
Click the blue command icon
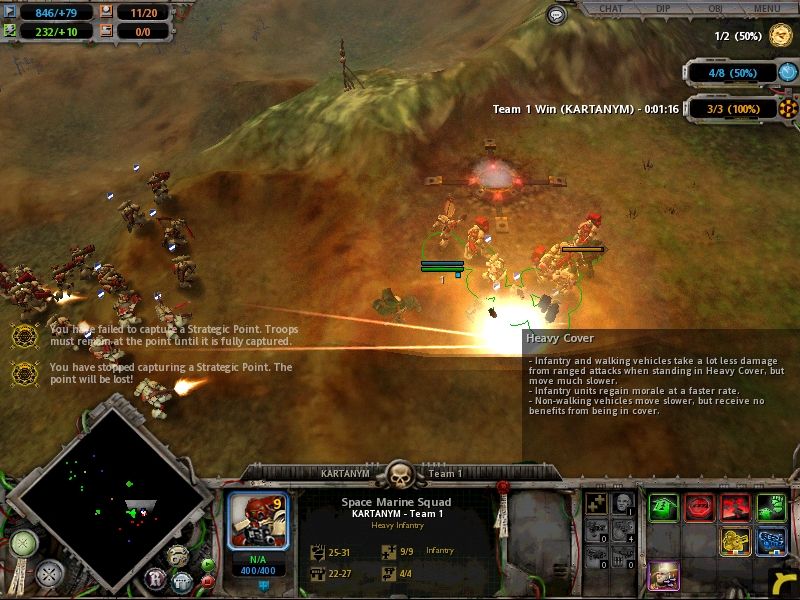tap(771, 542)
